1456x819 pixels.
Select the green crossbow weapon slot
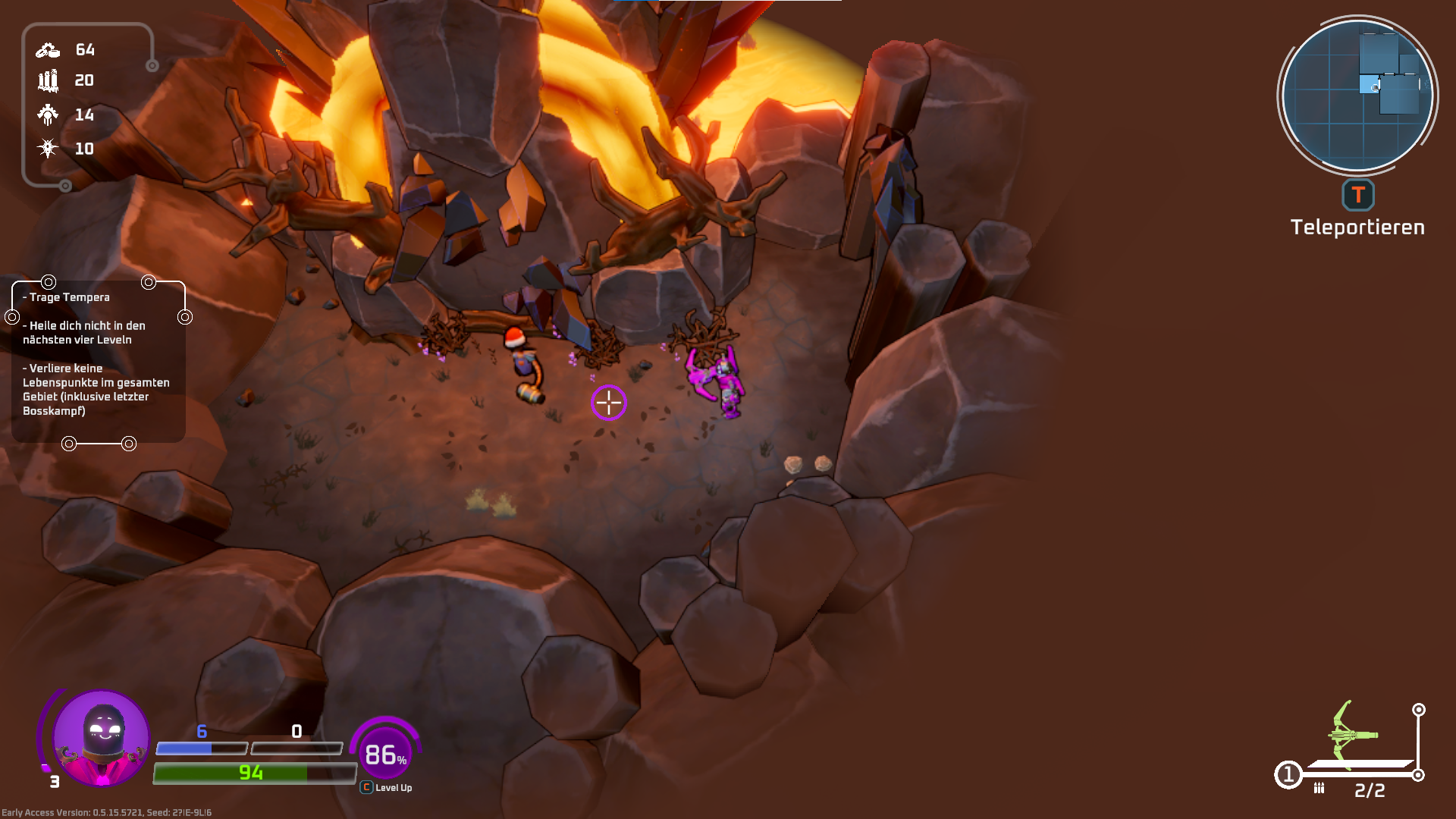coord(1353,734)
